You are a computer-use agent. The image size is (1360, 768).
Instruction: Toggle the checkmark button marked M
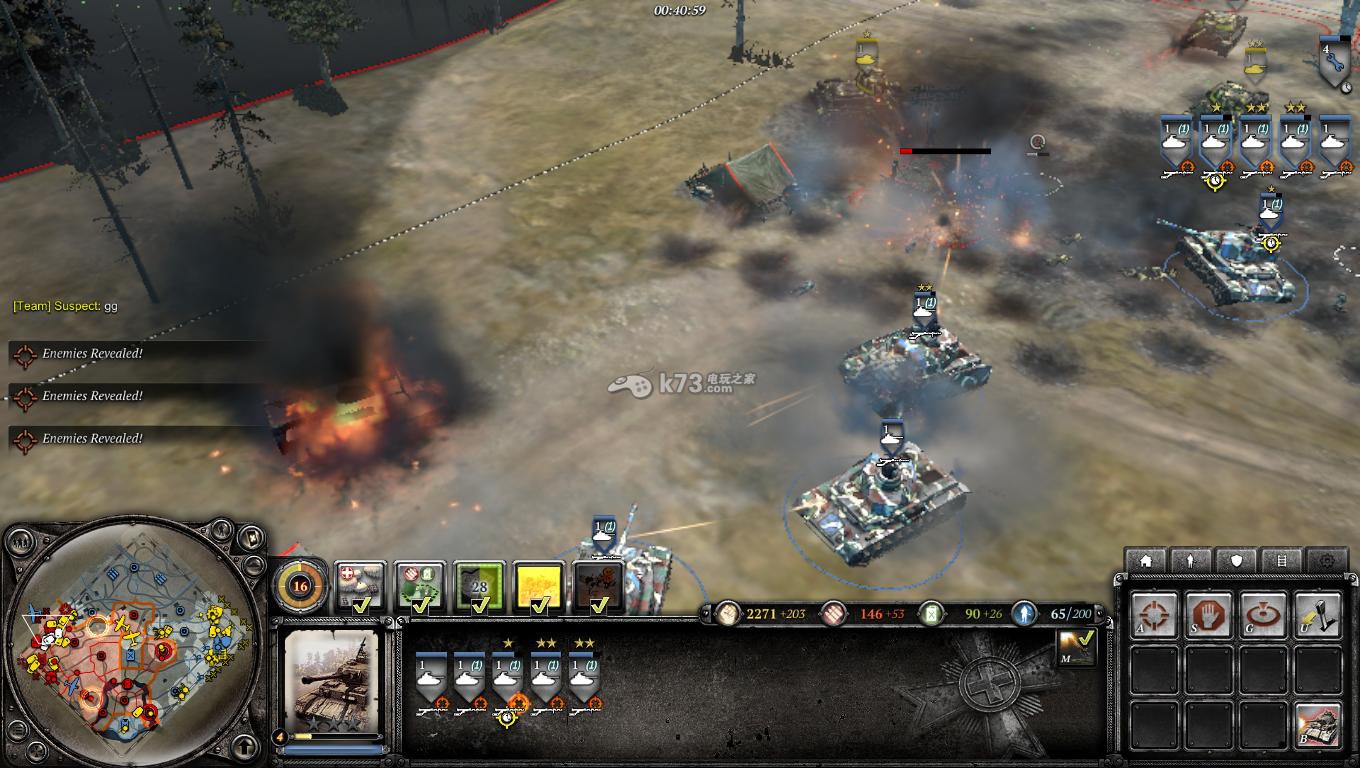pyautogui.click(x=1076, y=647)
